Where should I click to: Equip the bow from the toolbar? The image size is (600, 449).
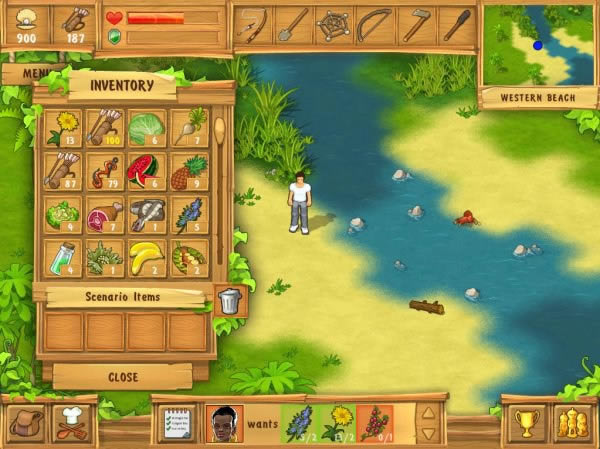375,24
